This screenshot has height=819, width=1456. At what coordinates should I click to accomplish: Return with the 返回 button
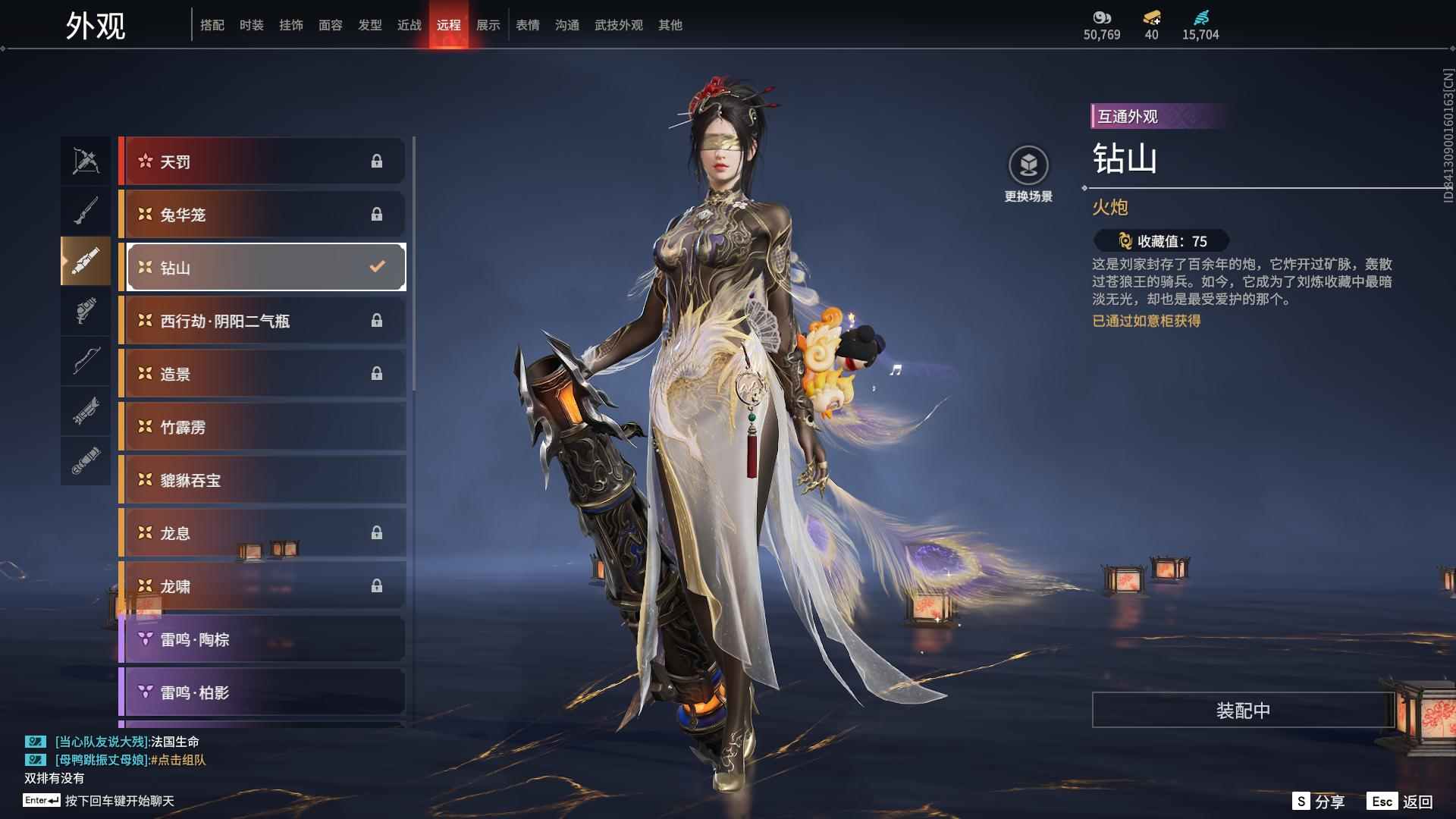(1401, 802)
